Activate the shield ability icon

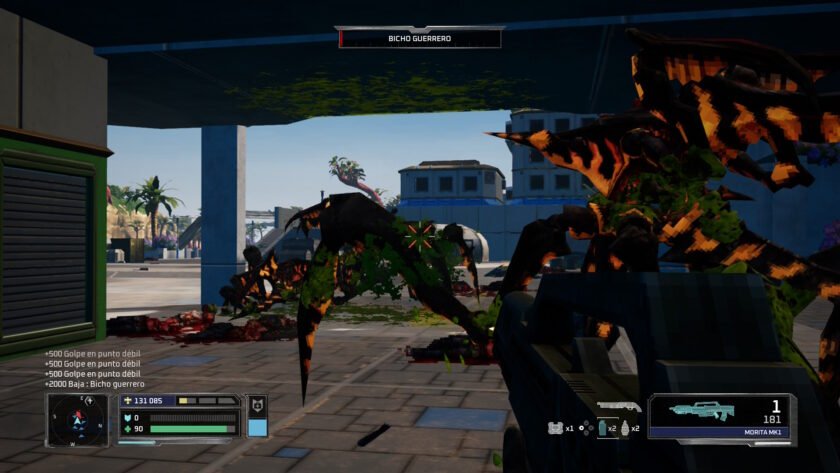[257, 407]
